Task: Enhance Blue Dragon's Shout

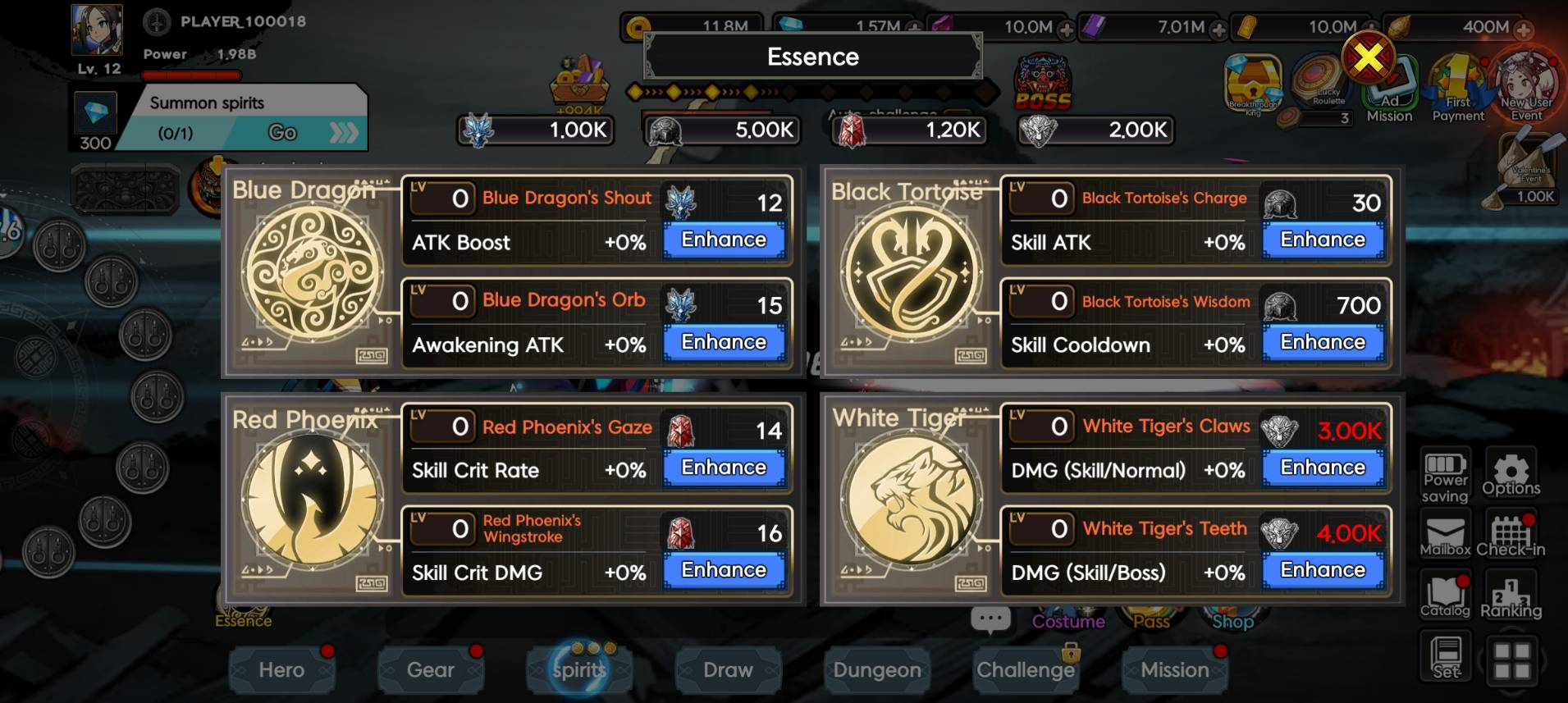Action: 724,240
